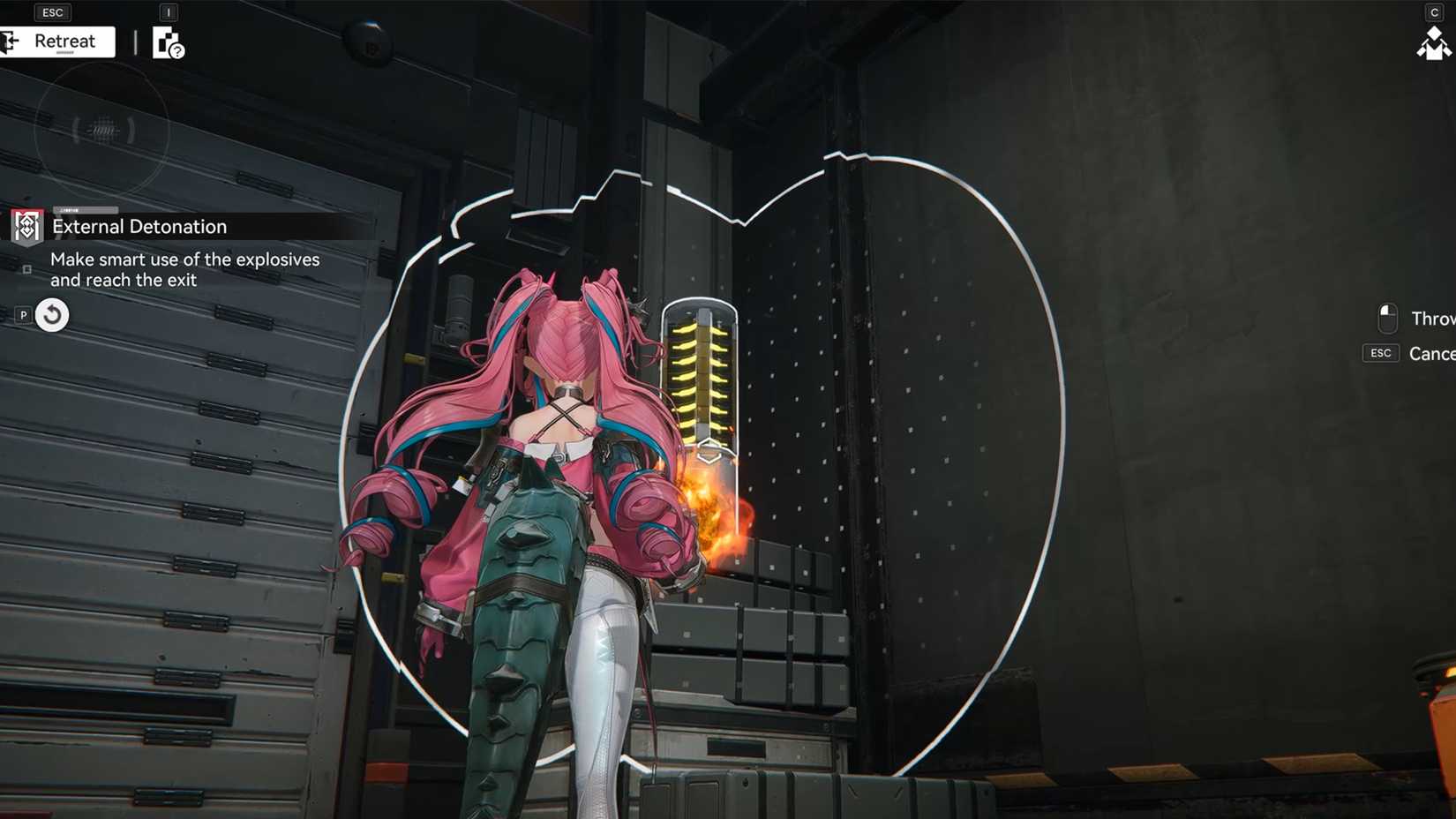Click the mouse icon beside the Throw prompt
This screenshot has height=819, width=1456.
click(x=1387, y=318)
